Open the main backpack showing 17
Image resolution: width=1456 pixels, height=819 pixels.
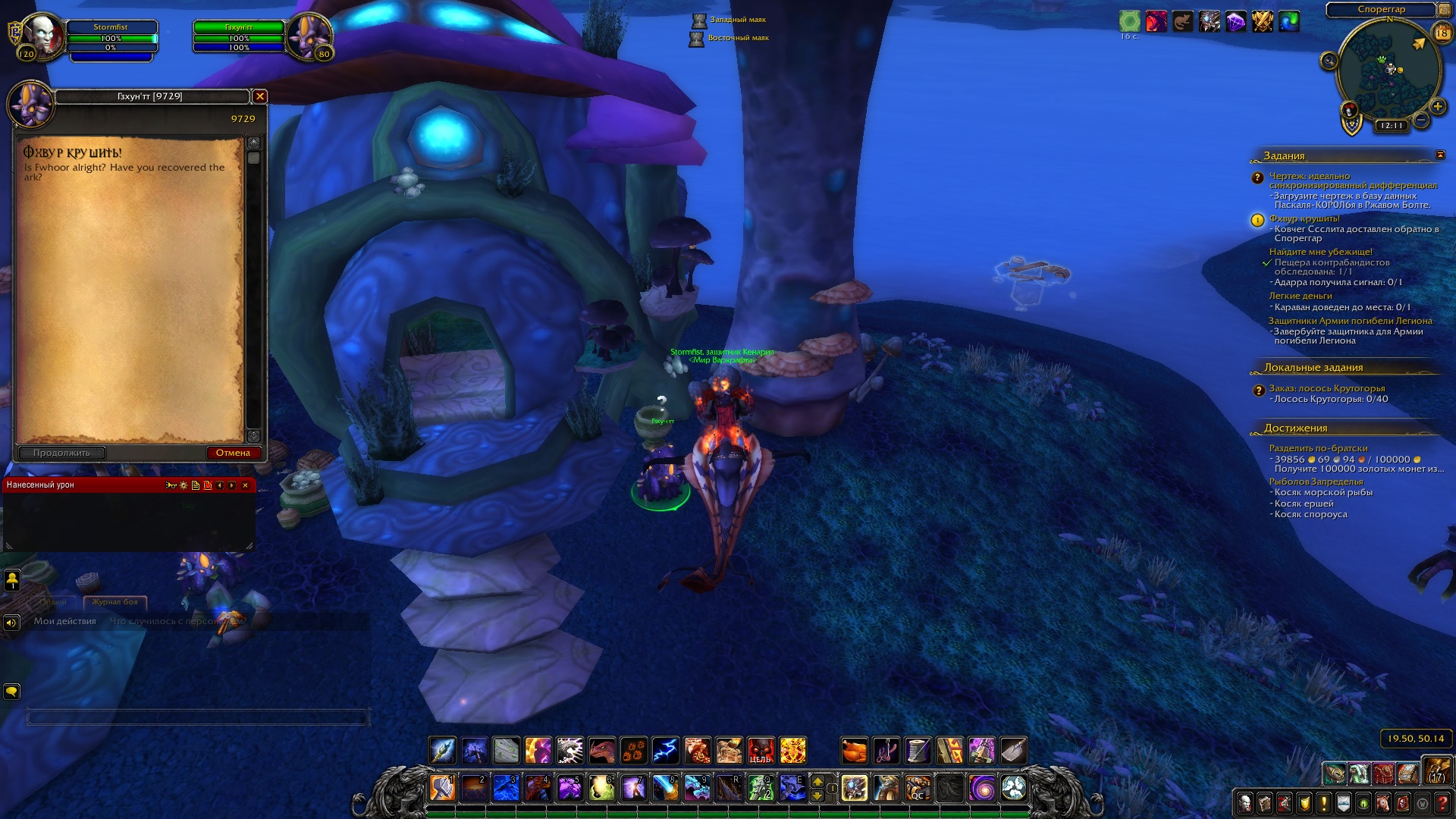pyautogui.click(x=1437, y=771)
